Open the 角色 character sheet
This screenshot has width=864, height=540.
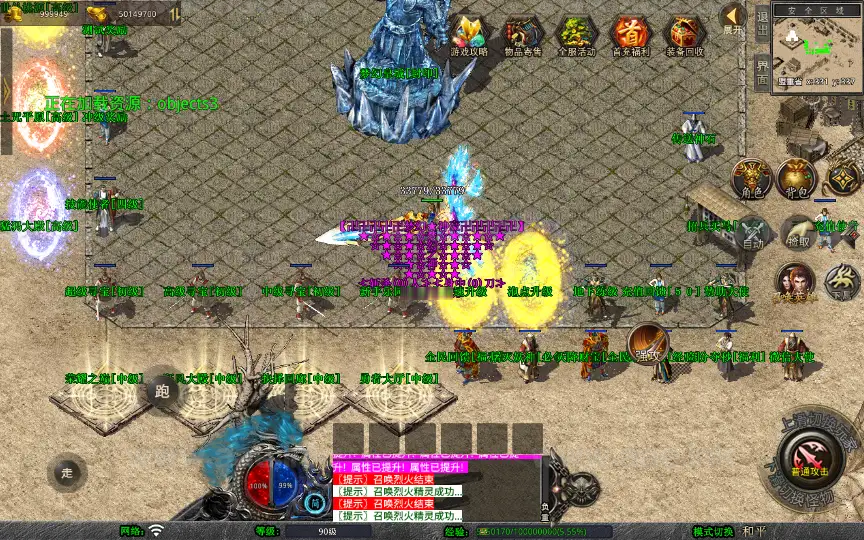[752, 178]
